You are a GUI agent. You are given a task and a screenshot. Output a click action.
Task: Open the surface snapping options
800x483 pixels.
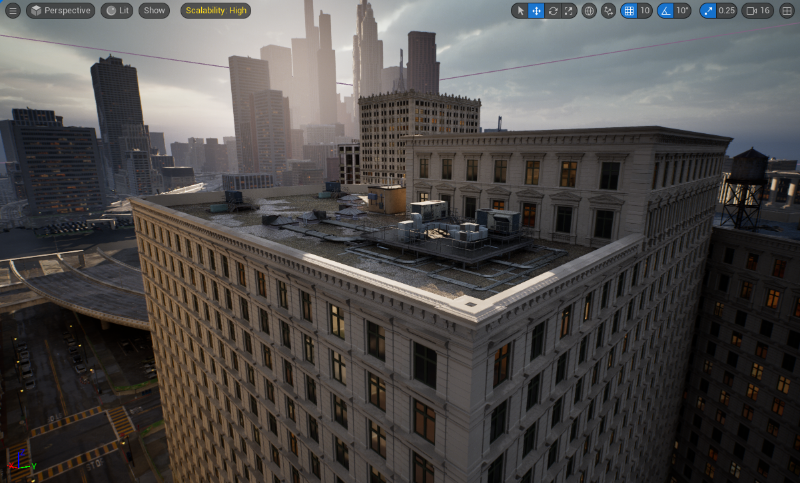pos(608,11)
